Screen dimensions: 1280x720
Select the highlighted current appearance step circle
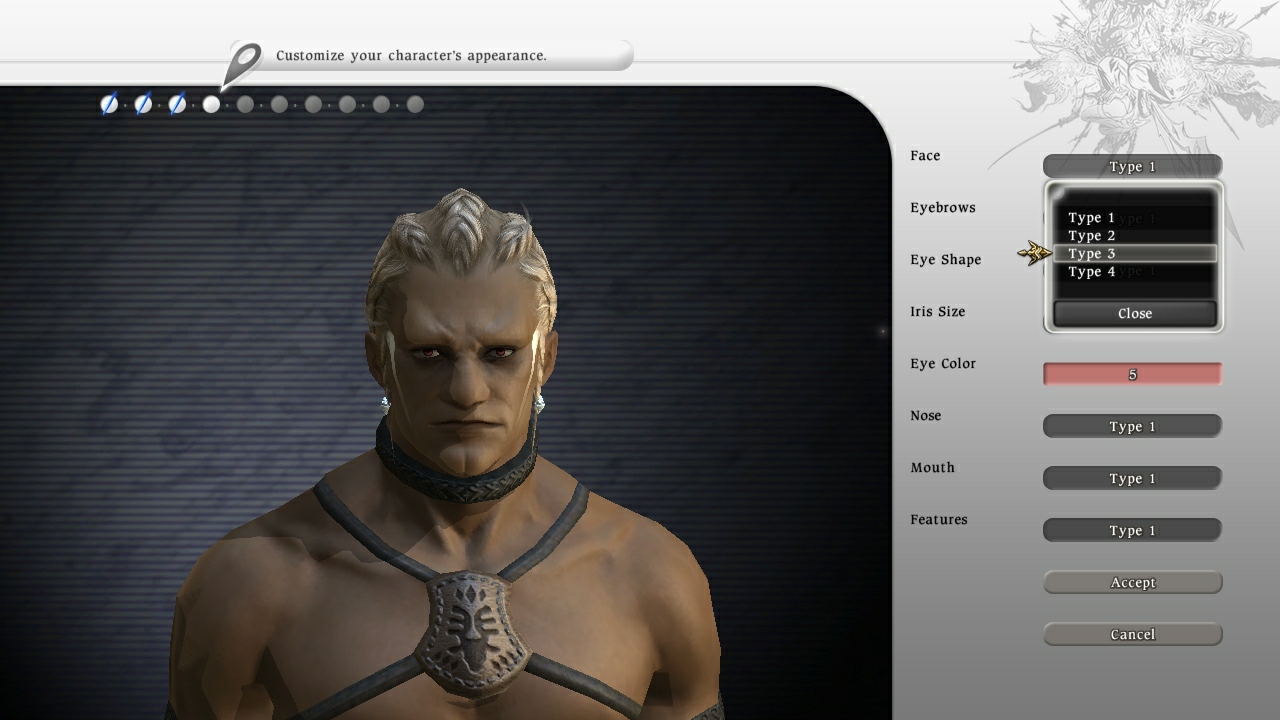[211, 104]
